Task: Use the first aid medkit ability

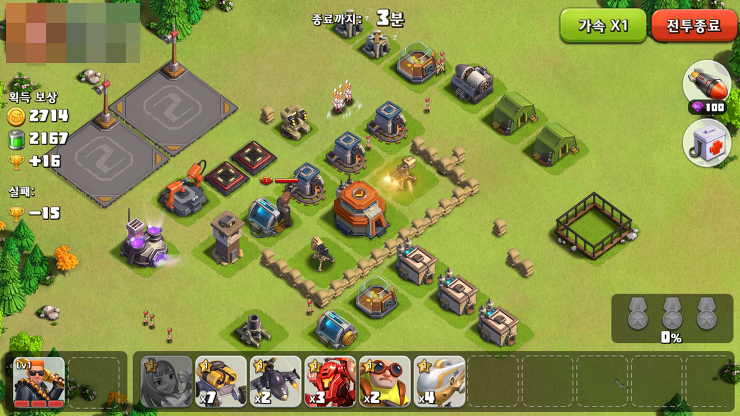Action: [x=706, y=142]
